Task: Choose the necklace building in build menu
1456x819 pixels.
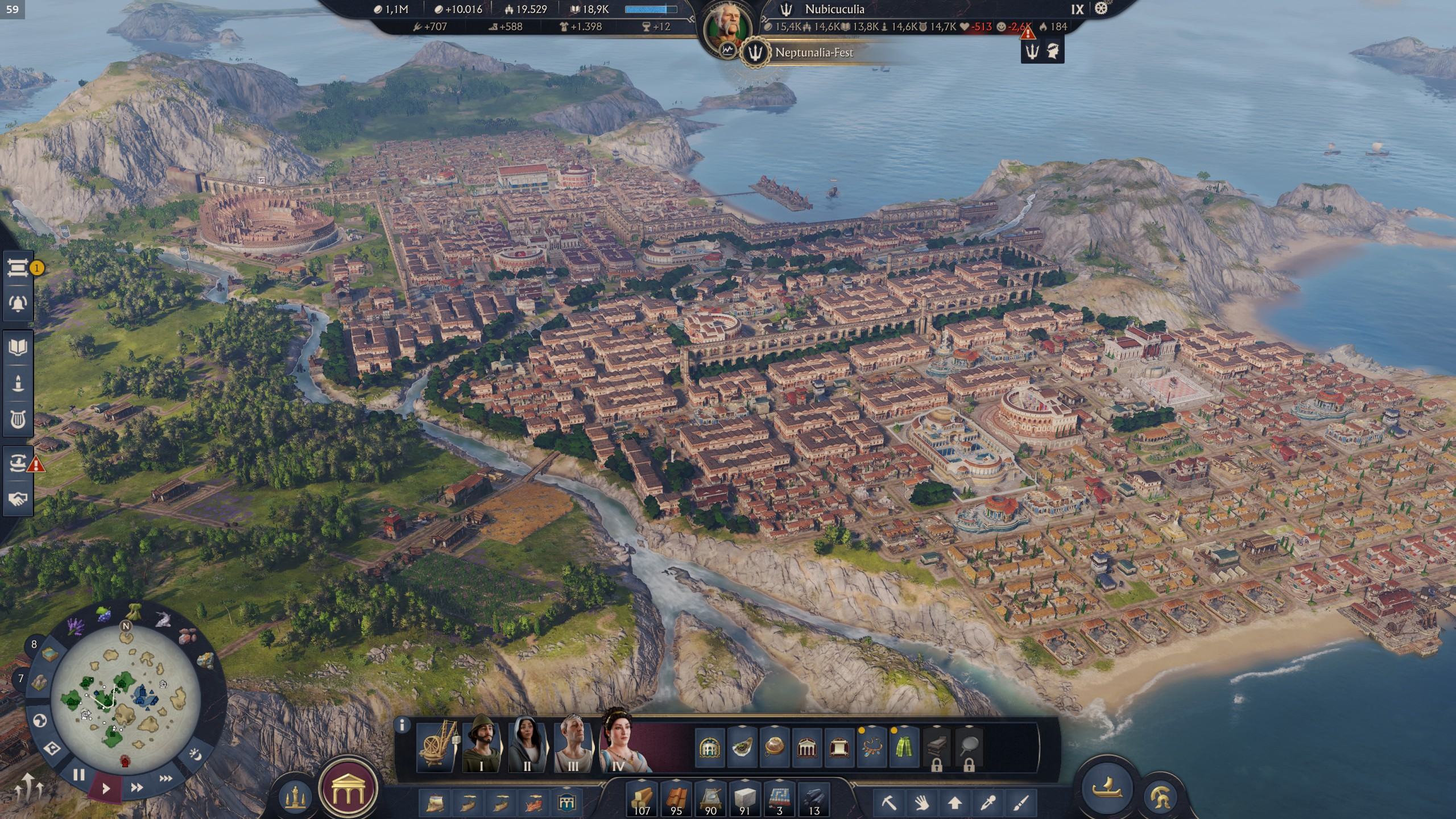Action: 871,747
